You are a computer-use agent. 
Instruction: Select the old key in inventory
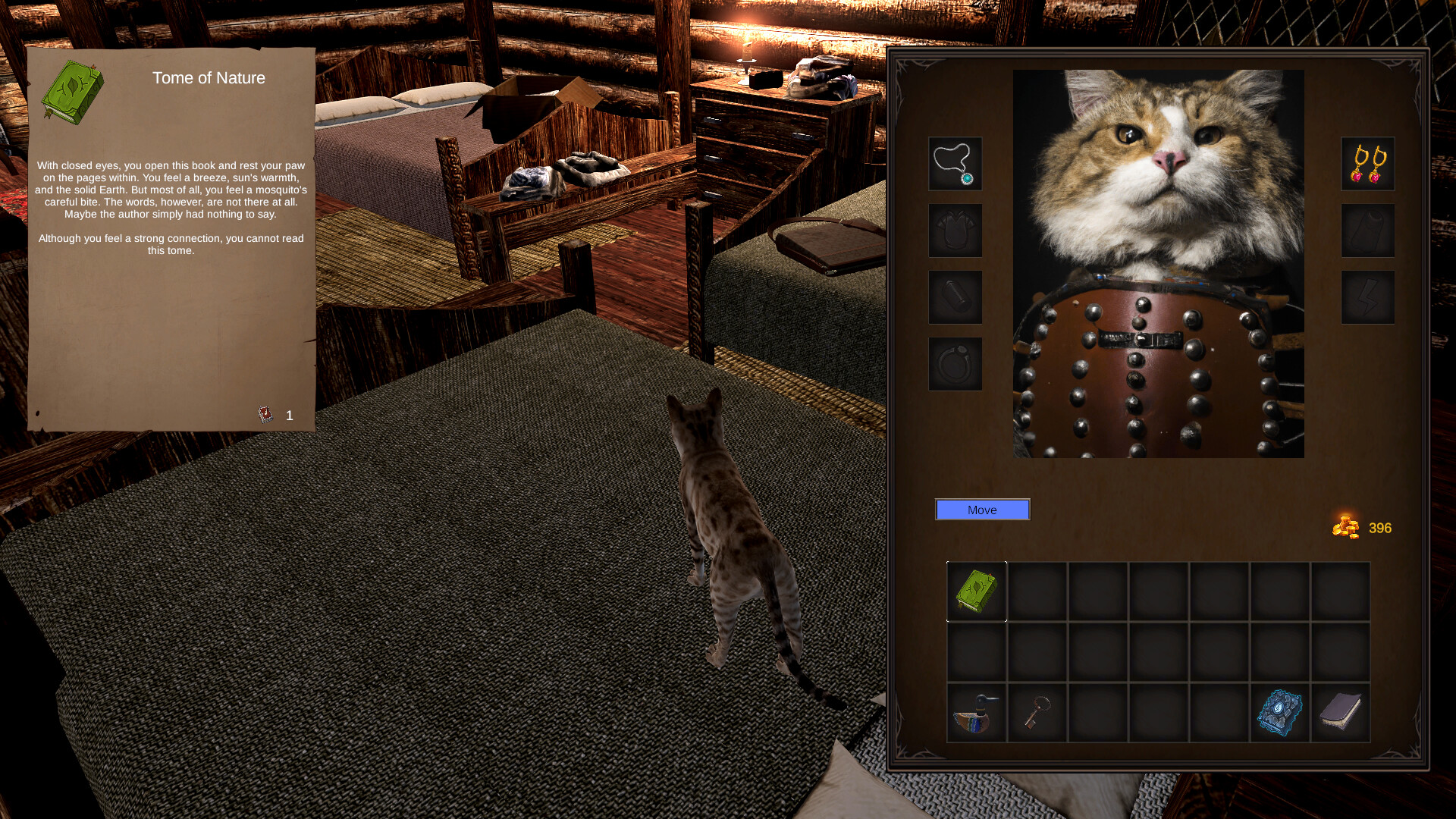point(1037,712)
